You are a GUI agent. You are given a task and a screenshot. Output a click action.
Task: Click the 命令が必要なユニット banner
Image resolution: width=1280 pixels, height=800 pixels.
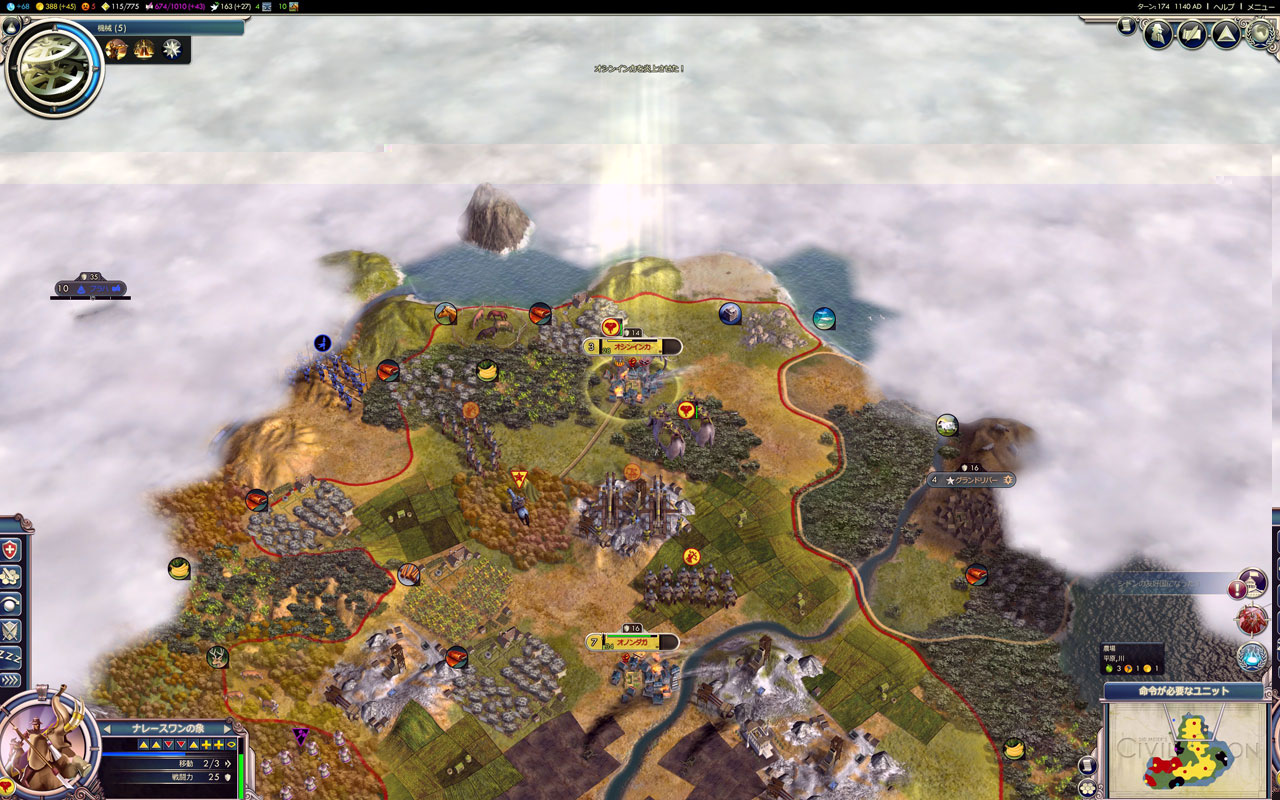click(1184, 691)
